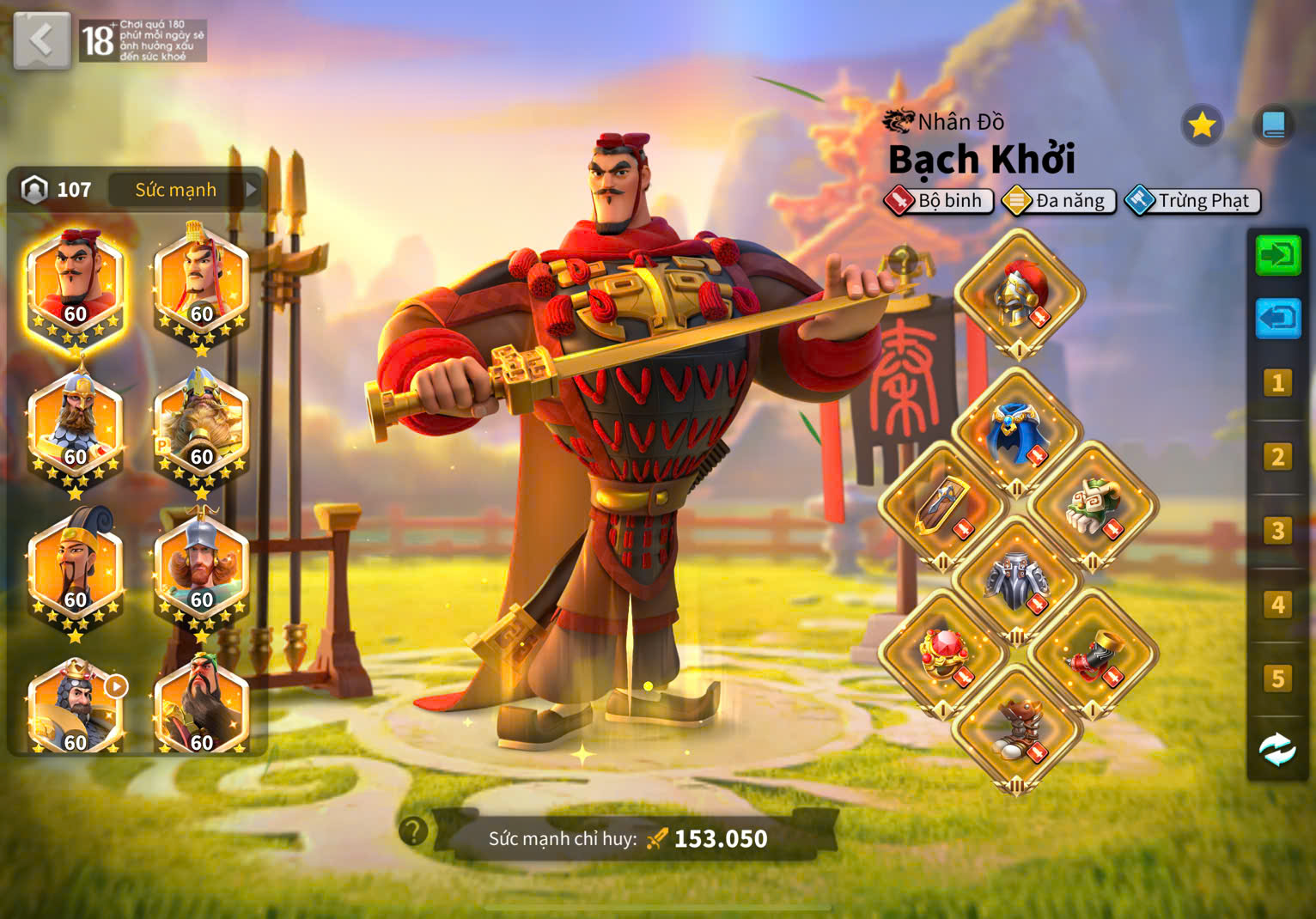Click the green equip-in arrow button

(1277, 255)
